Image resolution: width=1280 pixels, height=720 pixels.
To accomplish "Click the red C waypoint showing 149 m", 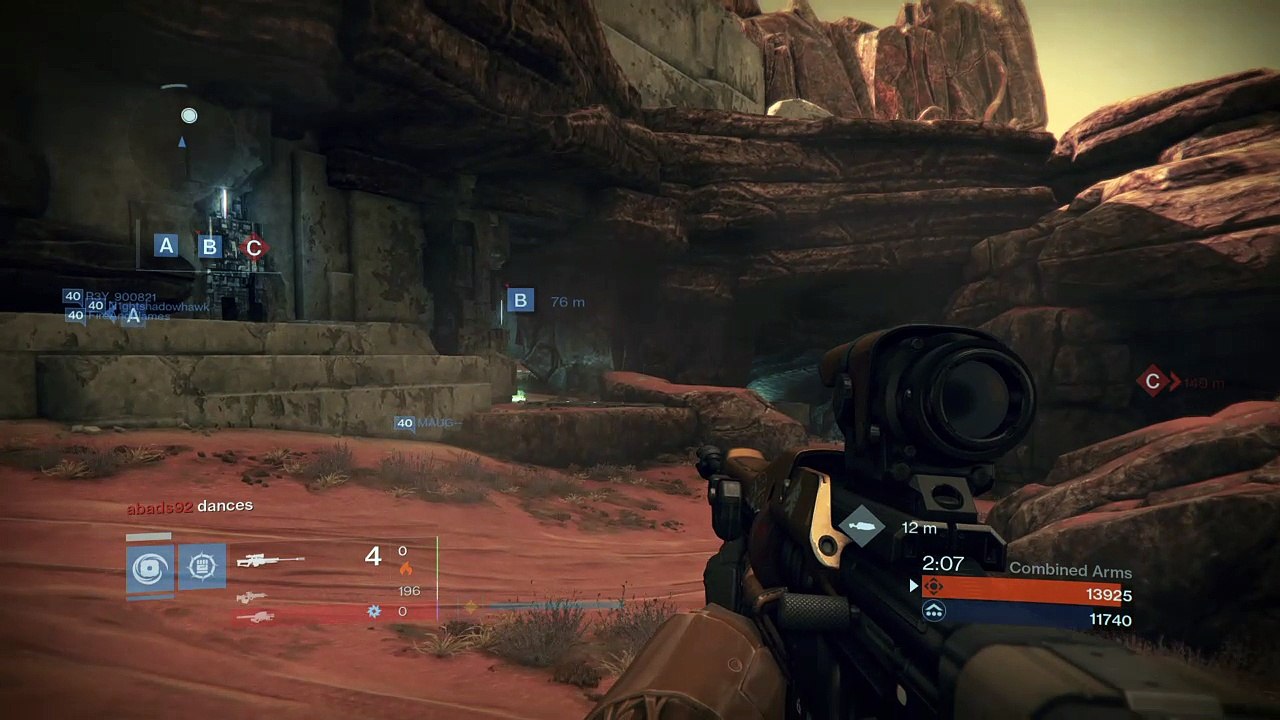I will (1153, 381).
